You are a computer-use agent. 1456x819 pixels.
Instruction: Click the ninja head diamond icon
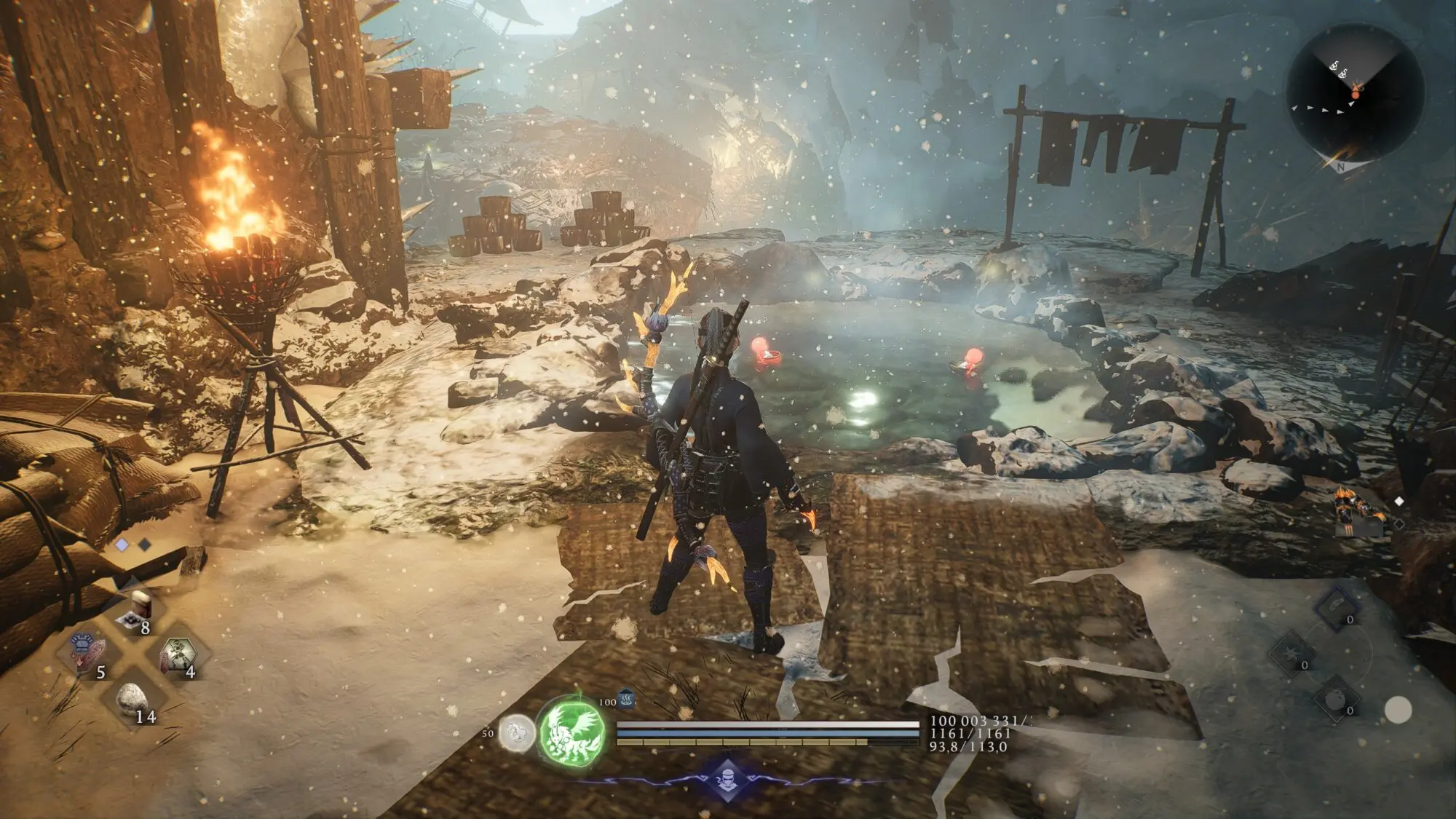[x=727, y=779]
